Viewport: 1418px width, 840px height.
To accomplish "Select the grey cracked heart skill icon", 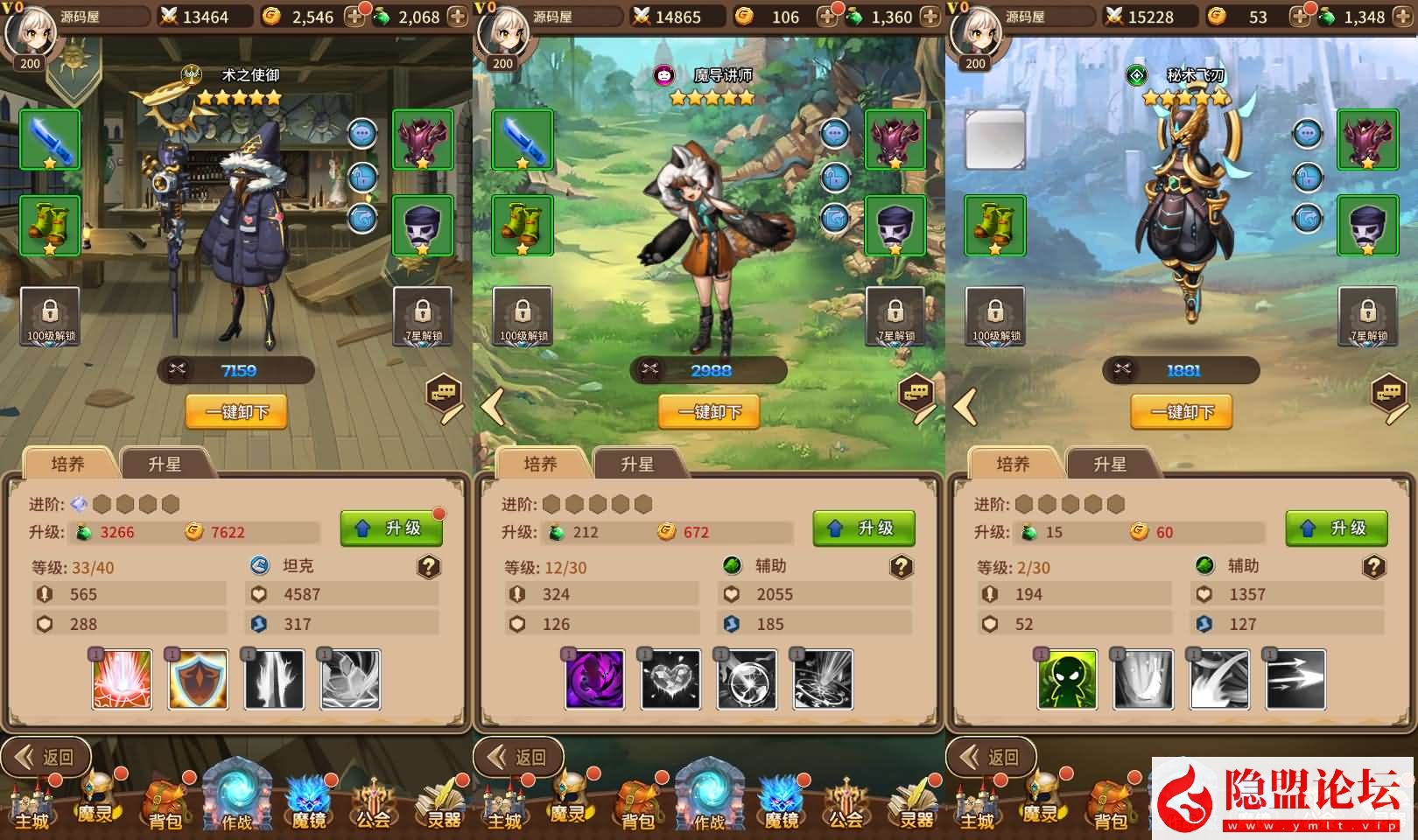I will (671, 679).
